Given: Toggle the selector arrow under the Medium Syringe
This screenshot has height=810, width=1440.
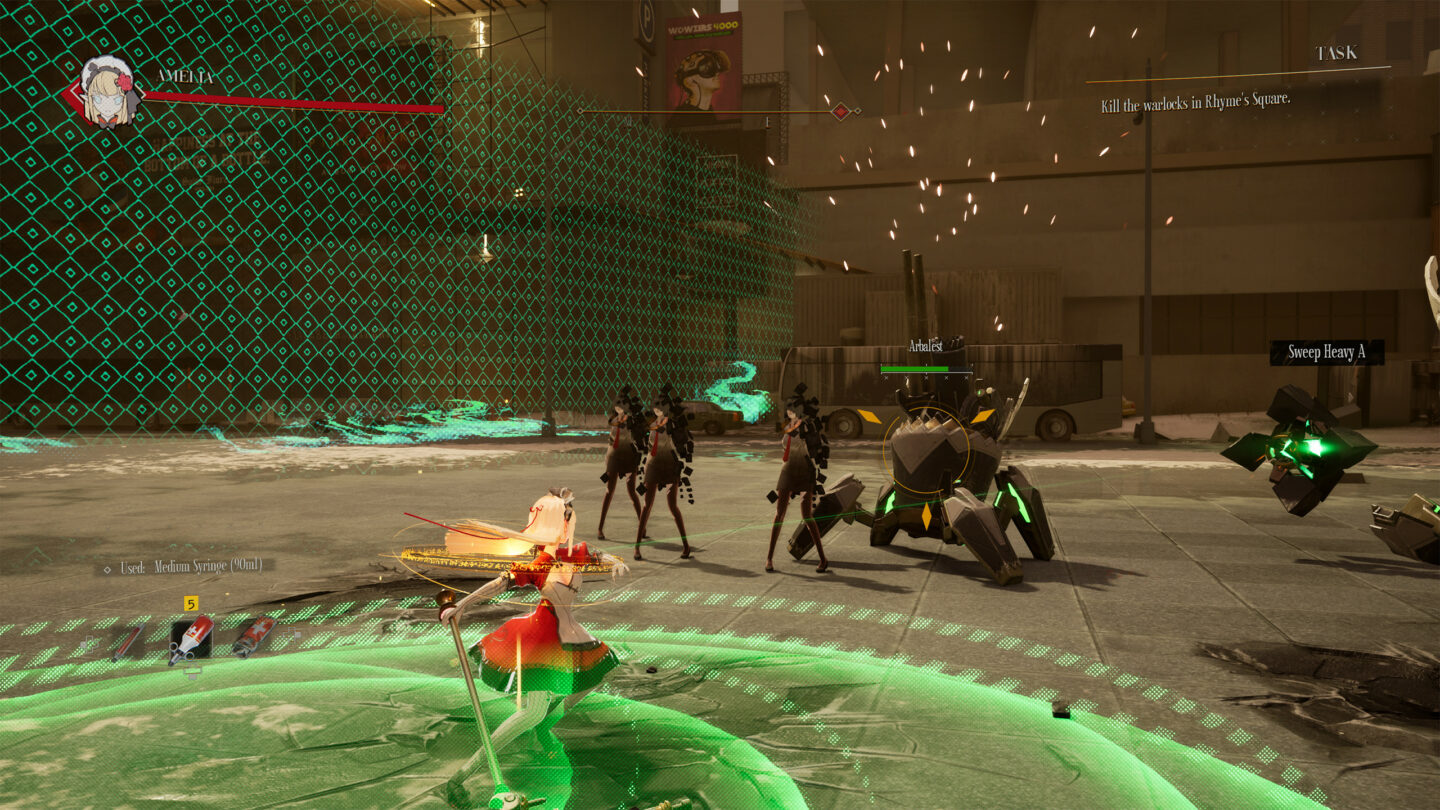Looking at the screenshot, I should pyautogui.click(x=193, y=670).
